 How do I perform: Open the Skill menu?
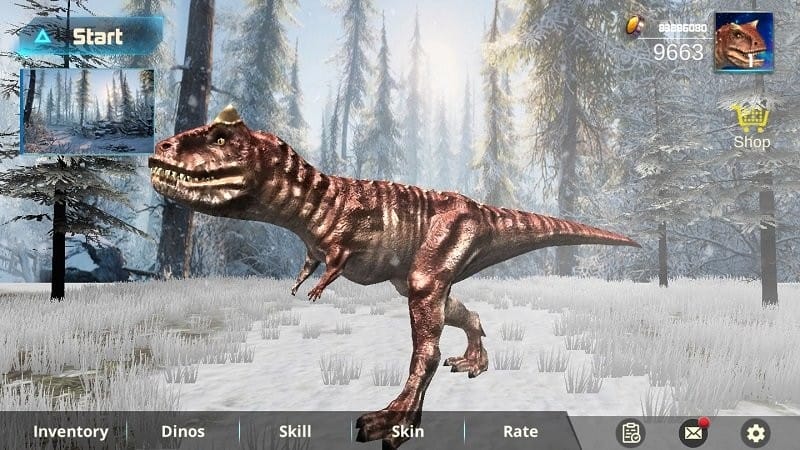295,432
